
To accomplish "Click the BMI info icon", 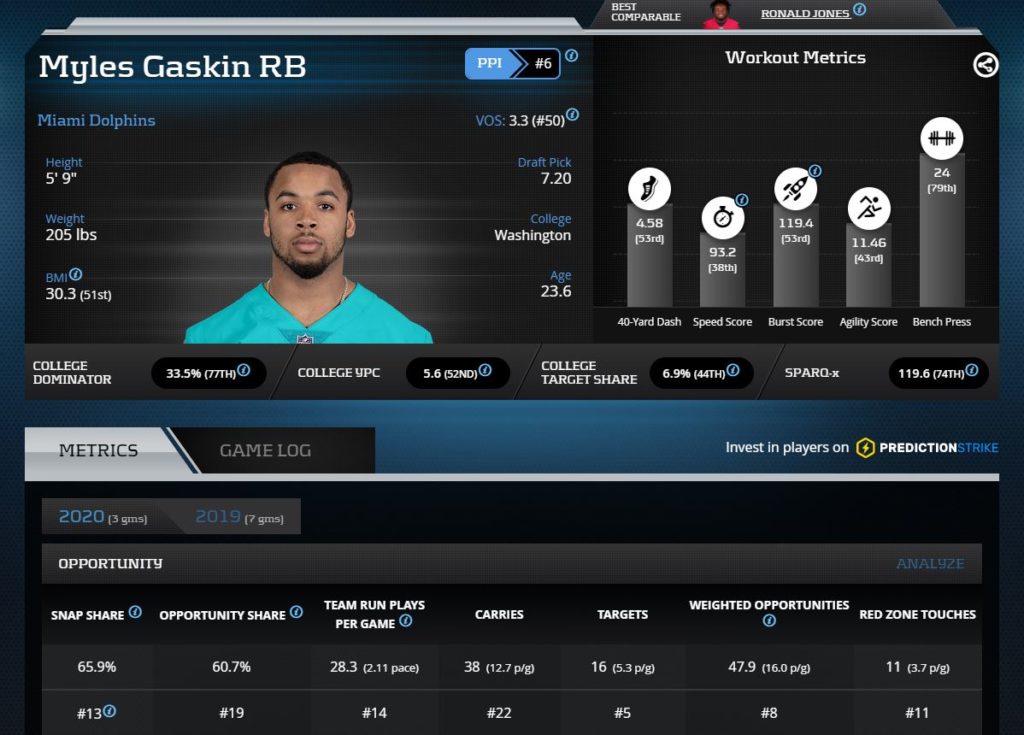I will click(76, 274).
